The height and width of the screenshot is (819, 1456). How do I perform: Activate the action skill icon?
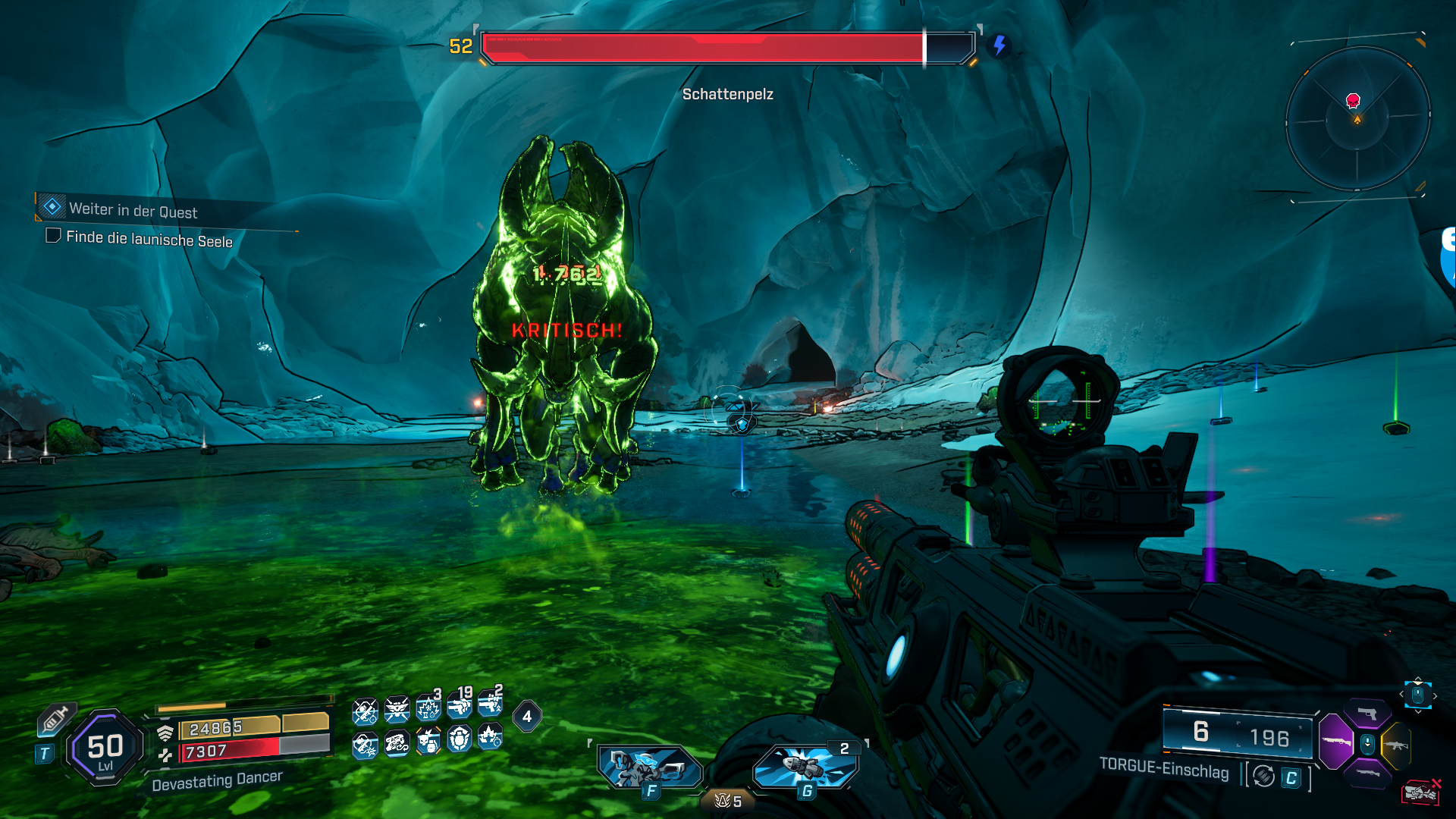(650, 767)
